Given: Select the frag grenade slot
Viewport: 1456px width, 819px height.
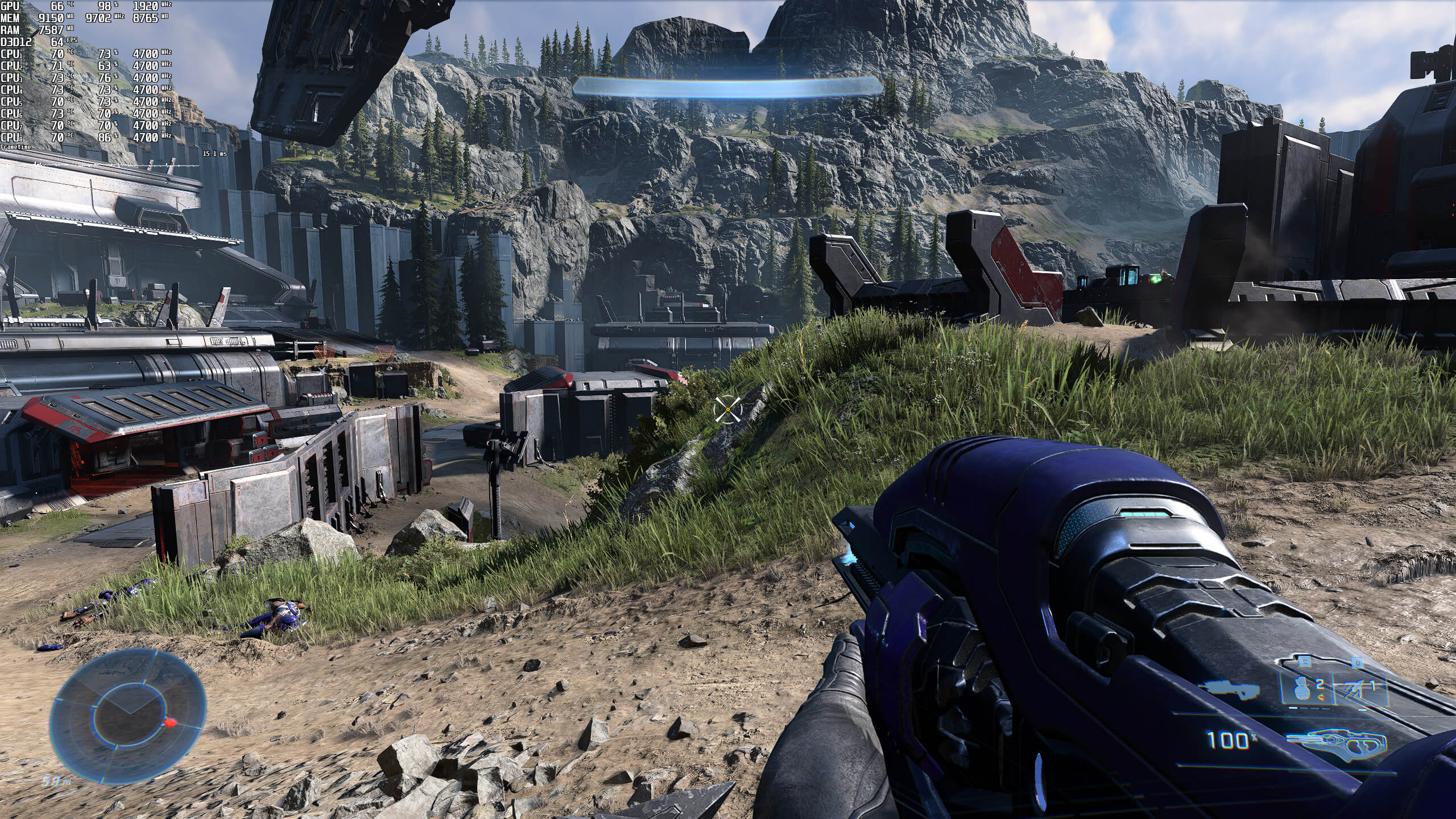Looking at the screenshot, I should 1302,689.
